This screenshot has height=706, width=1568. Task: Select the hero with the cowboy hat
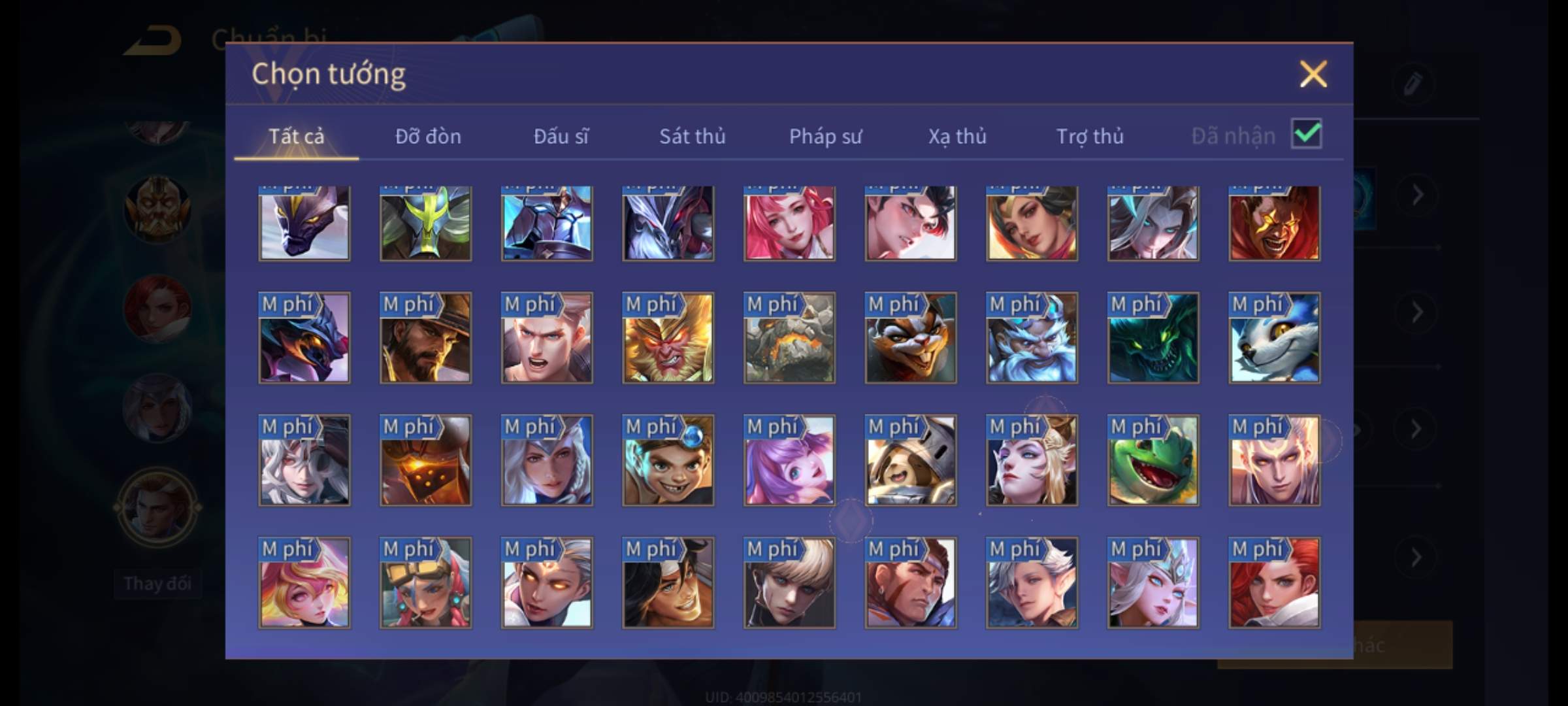pyautogui.click(x=425, y=338)
